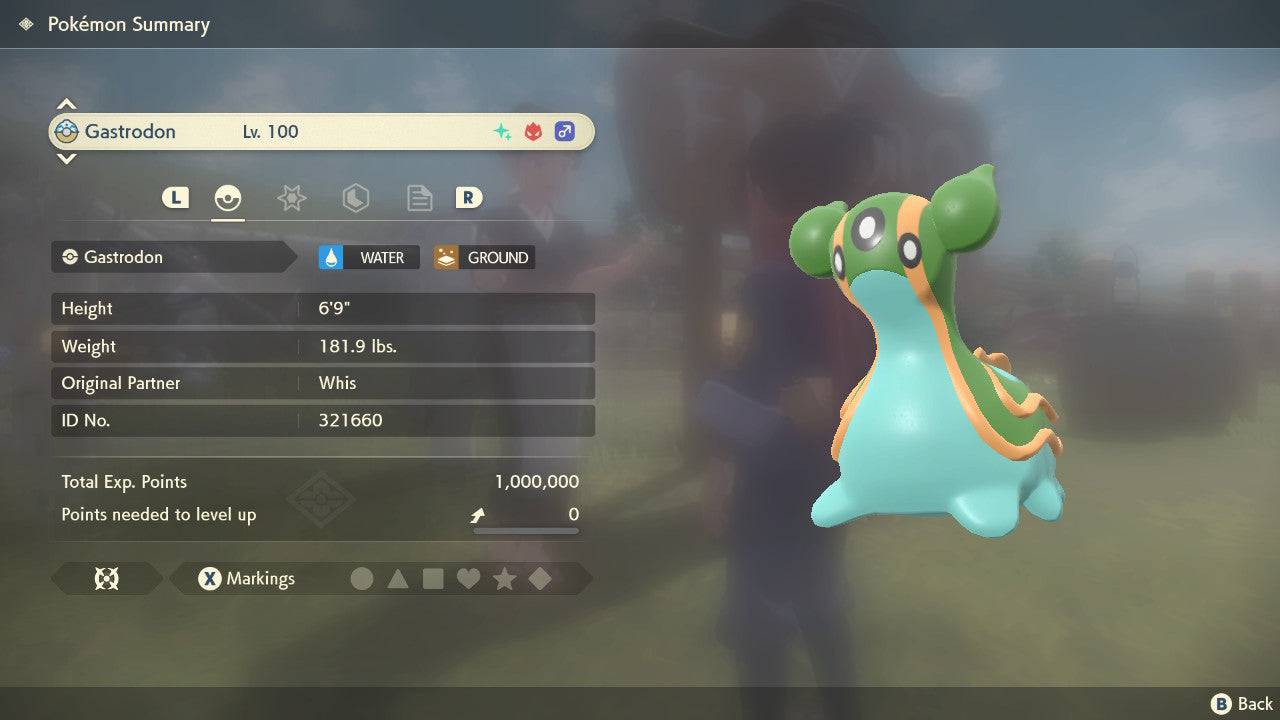This screenshot has height=720, width=1280.
Task: Toggle the heart marking
Action: [x=468, y=579]
